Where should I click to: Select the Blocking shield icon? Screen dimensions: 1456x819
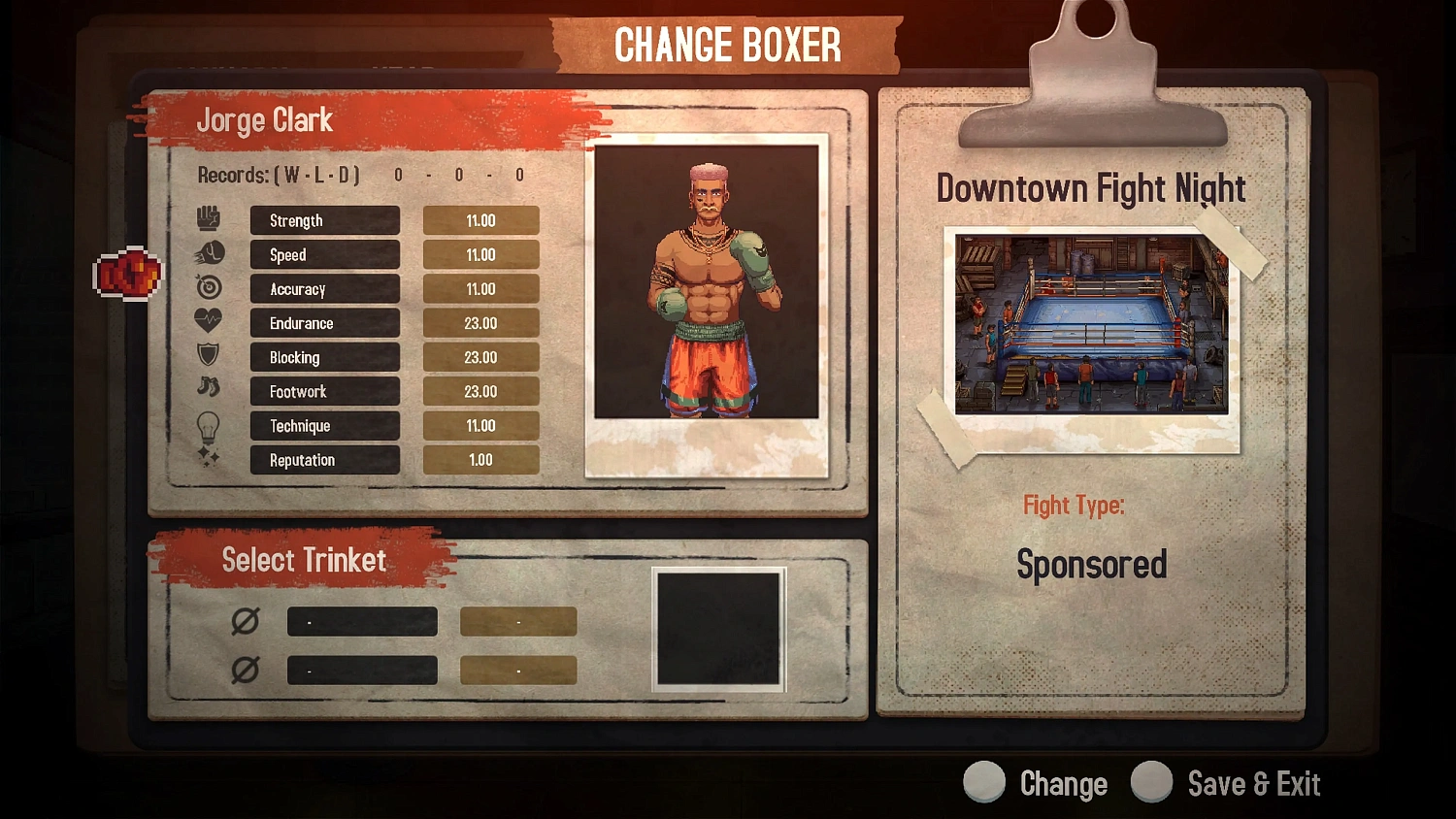click(x=209, y=354)
